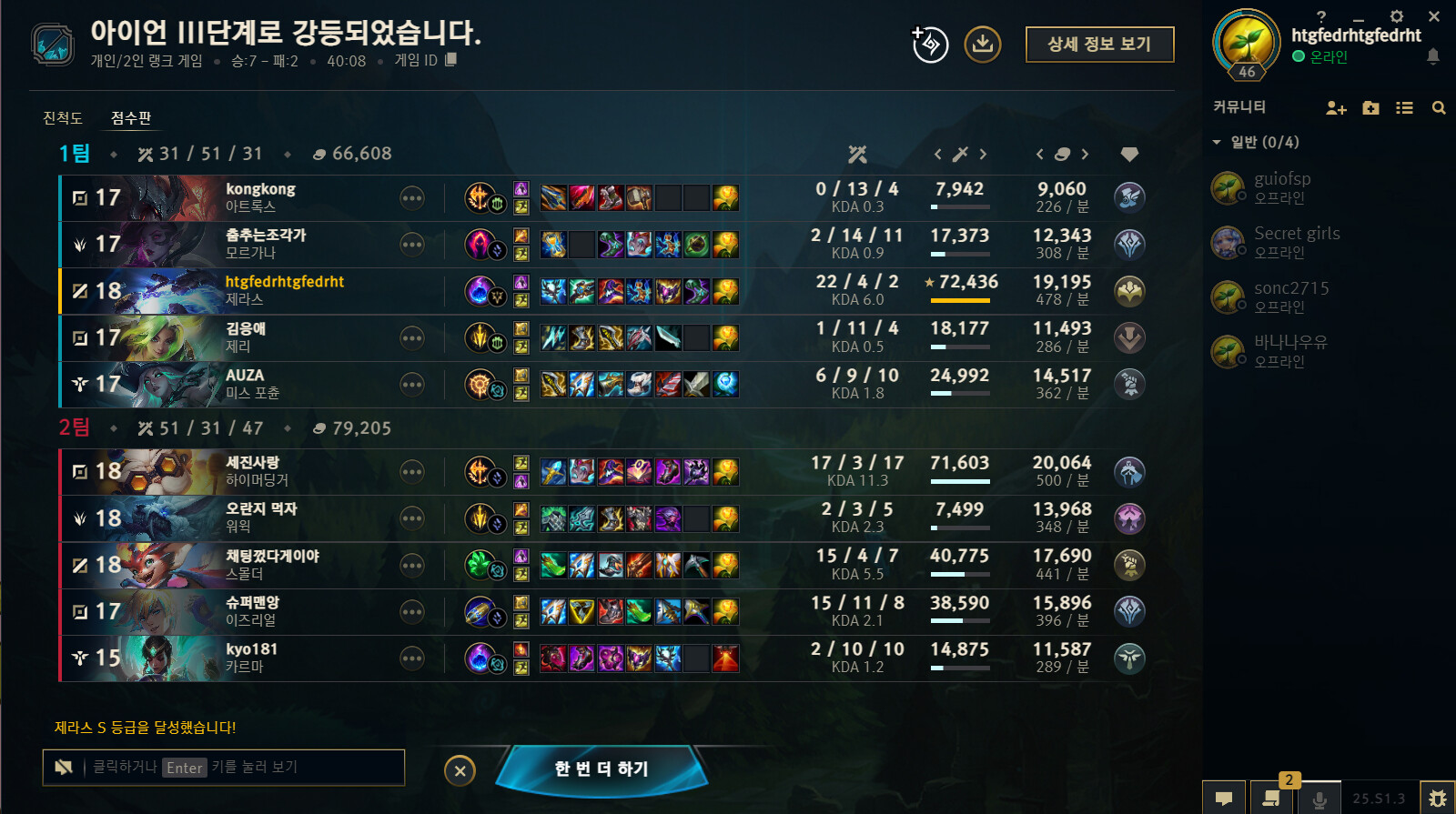The width and height of the screenshot is (1456, 814).
Task: Click the right arrow beside the damage column
Action: [984, 155]
